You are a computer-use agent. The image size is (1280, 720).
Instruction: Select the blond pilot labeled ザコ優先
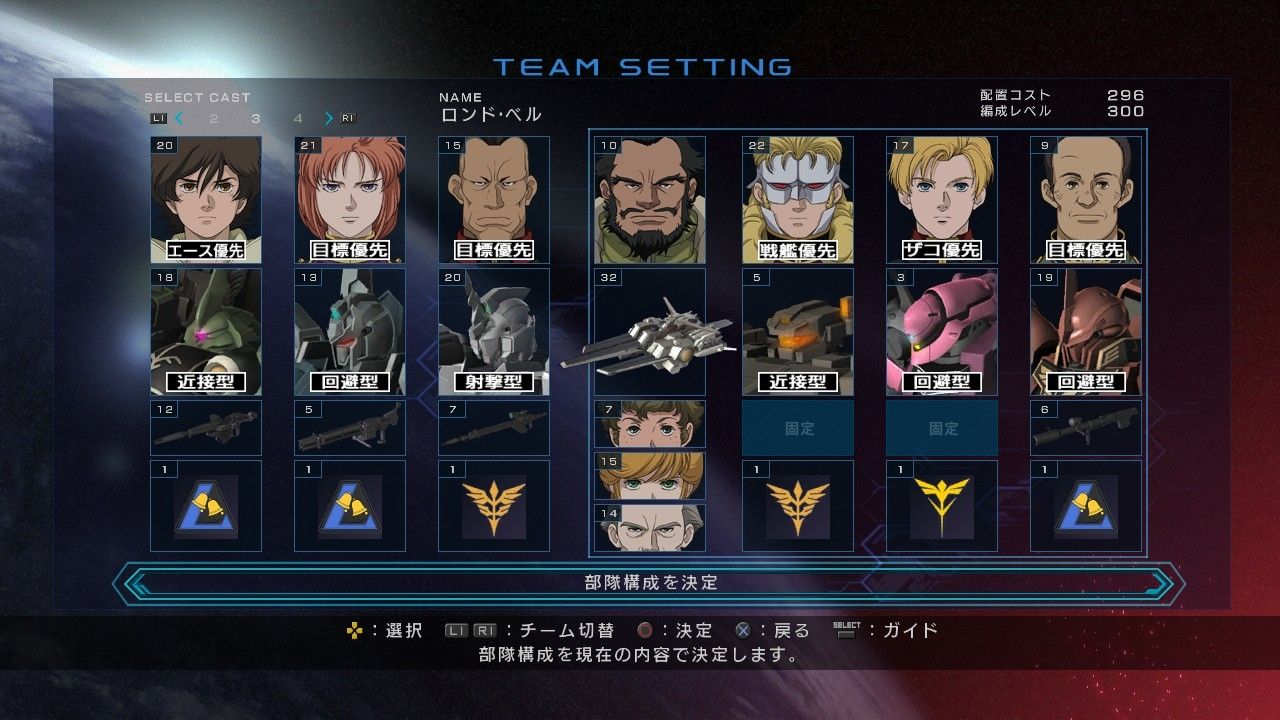[942, 199]
